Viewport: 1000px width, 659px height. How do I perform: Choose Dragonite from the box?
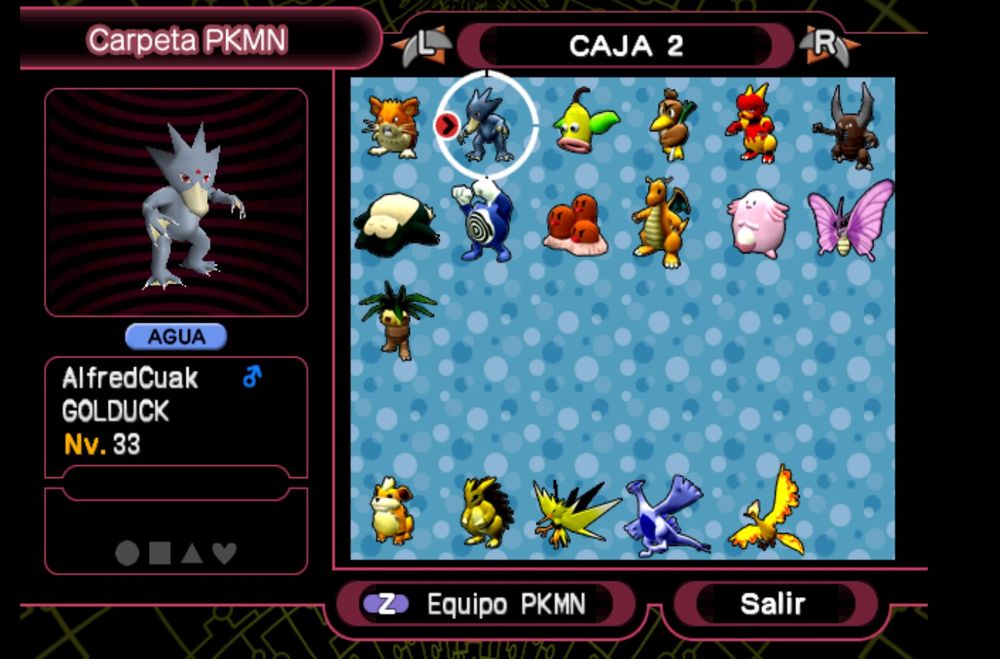[x=661, y=221]
